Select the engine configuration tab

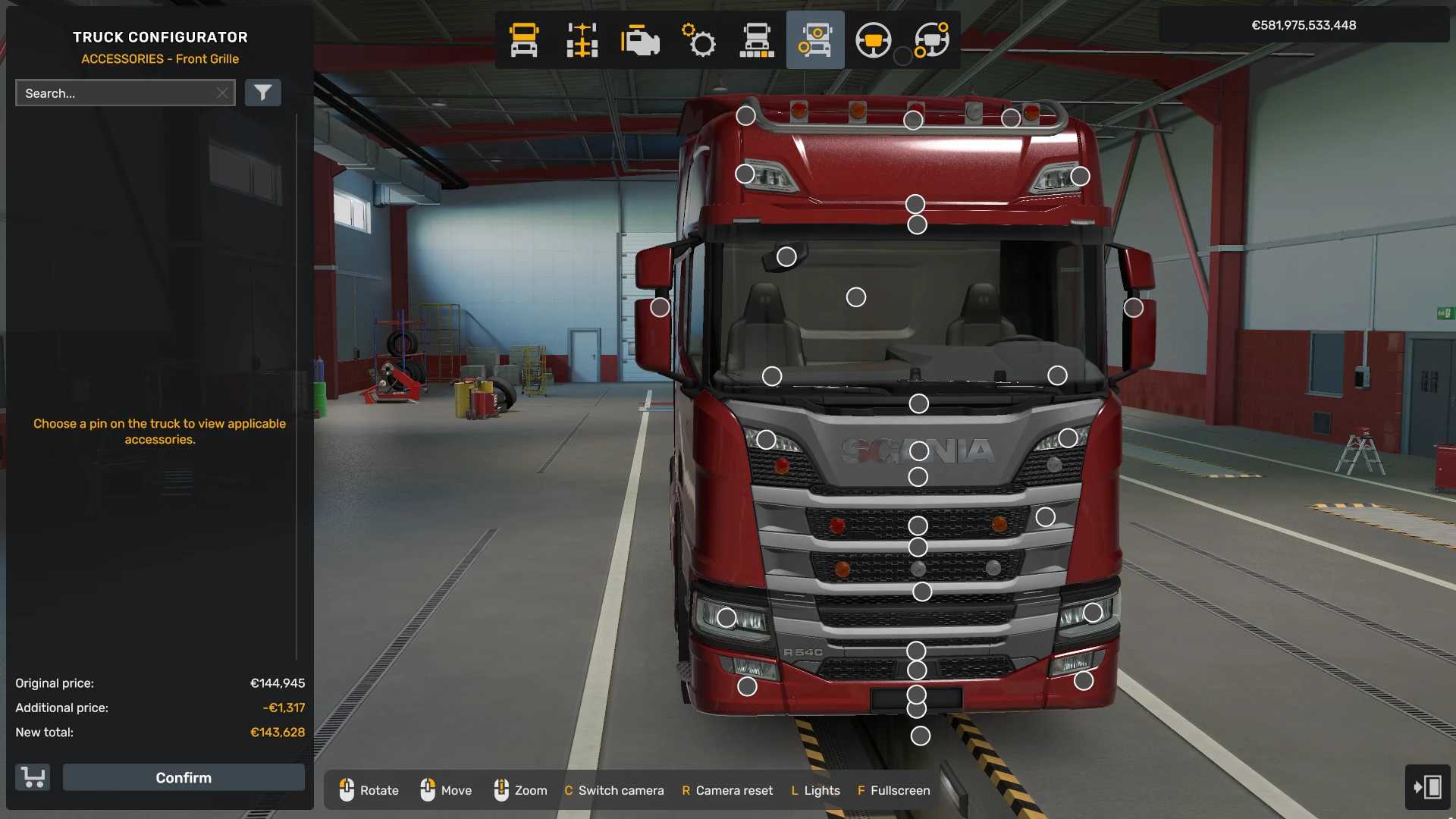[x=640, y=40]
